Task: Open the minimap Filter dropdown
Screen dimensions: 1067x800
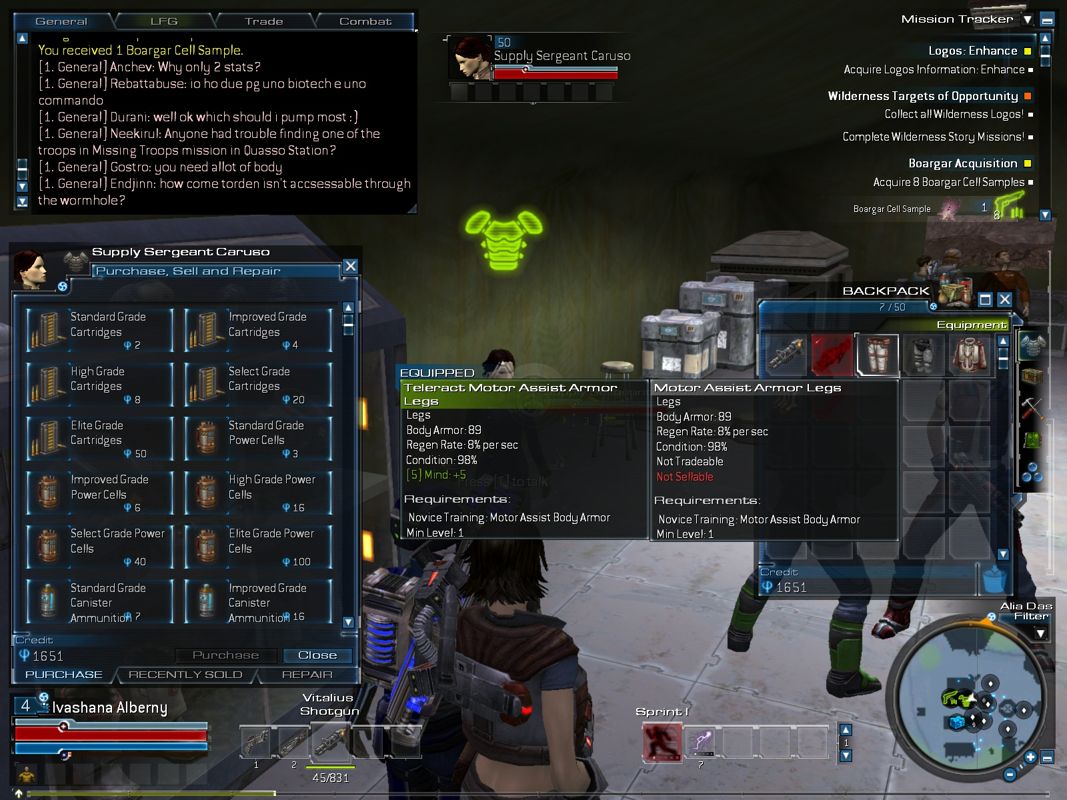Action: (1041, 633)
